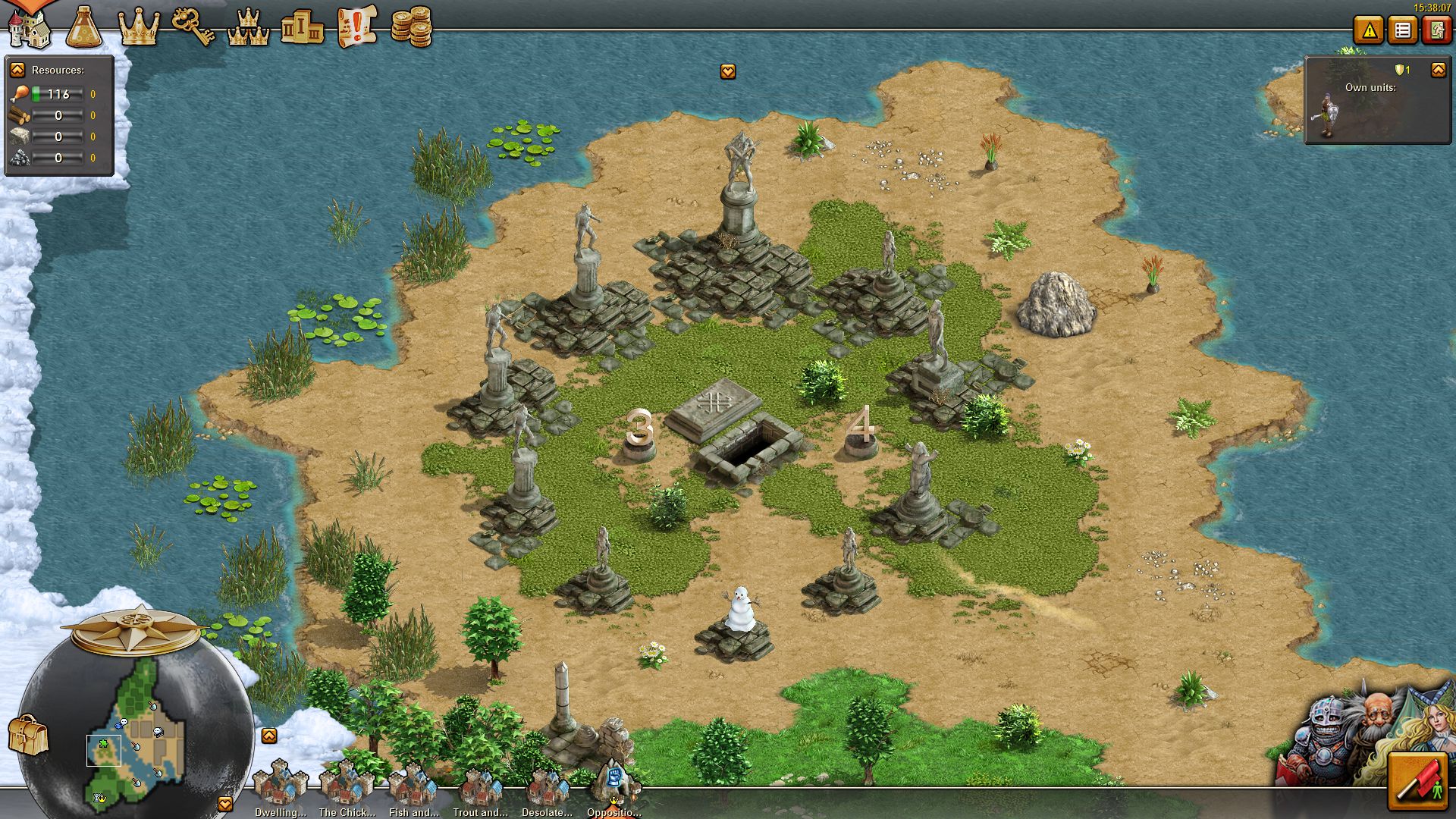Collapse the Own units panel
The height and width of the screenshot is (819, 1456).
[x=1438, y=70]
